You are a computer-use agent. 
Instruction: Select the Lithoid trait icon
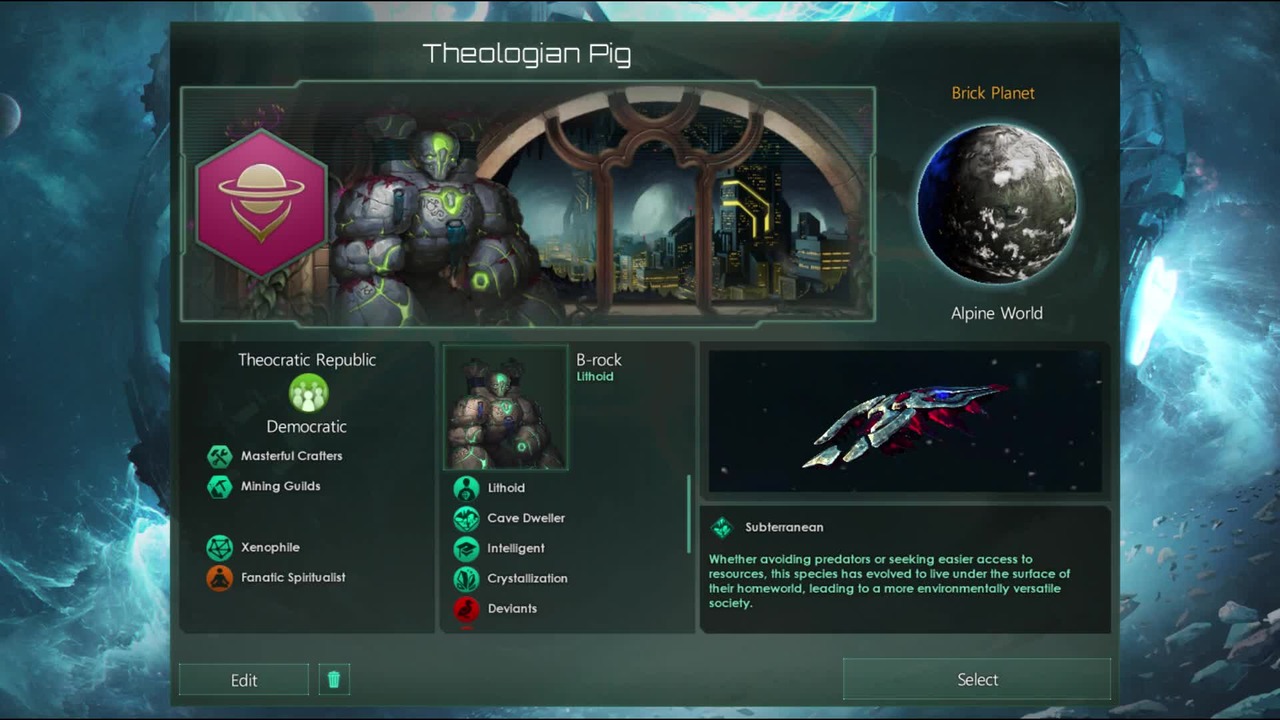pyautogui.click(x=466, y=488)
